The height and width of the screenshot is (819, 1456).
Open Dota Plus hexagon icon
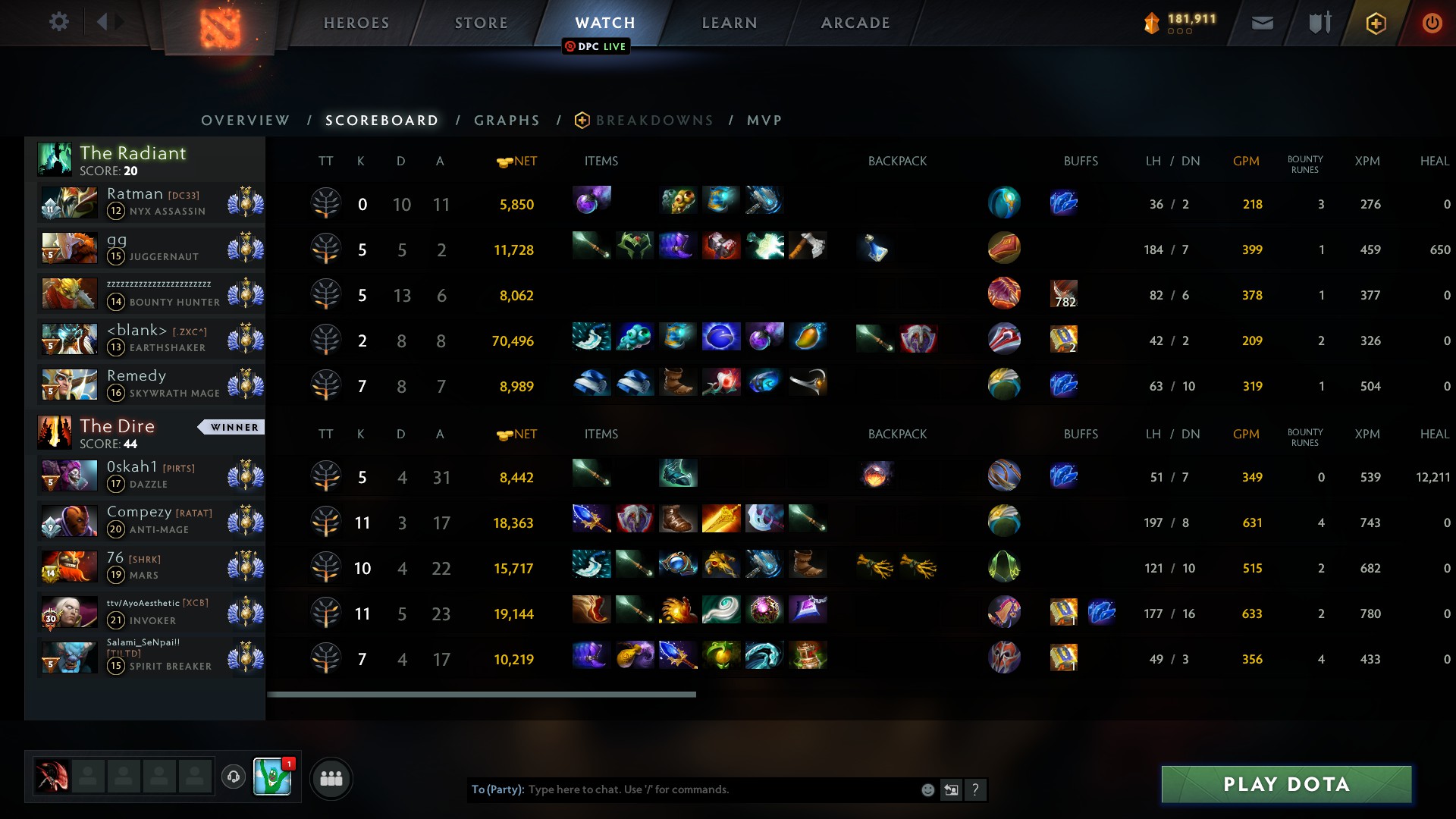[1376, 23]
